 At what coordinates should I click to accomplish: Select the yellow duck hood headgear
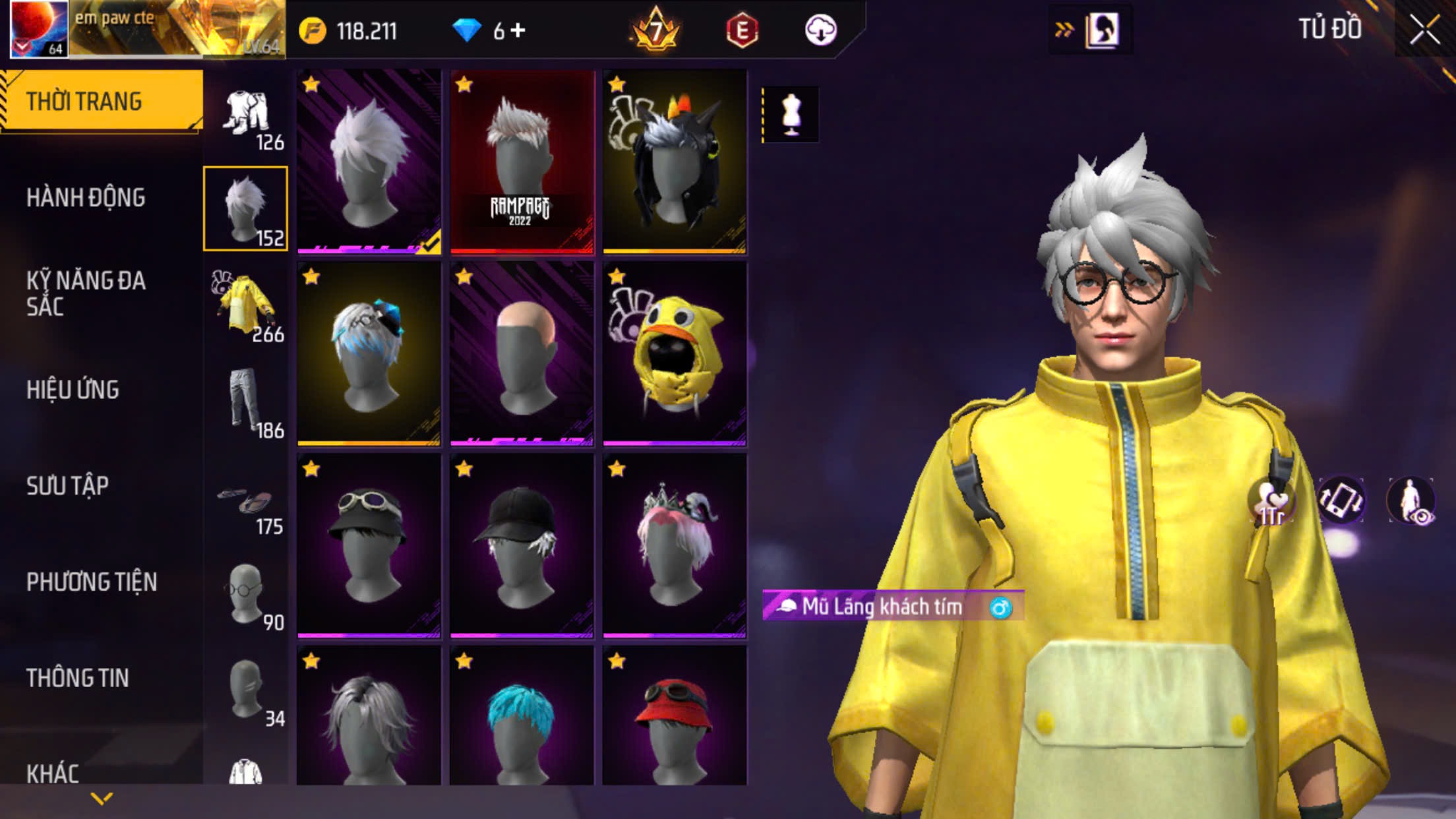[x=675, y=354]
